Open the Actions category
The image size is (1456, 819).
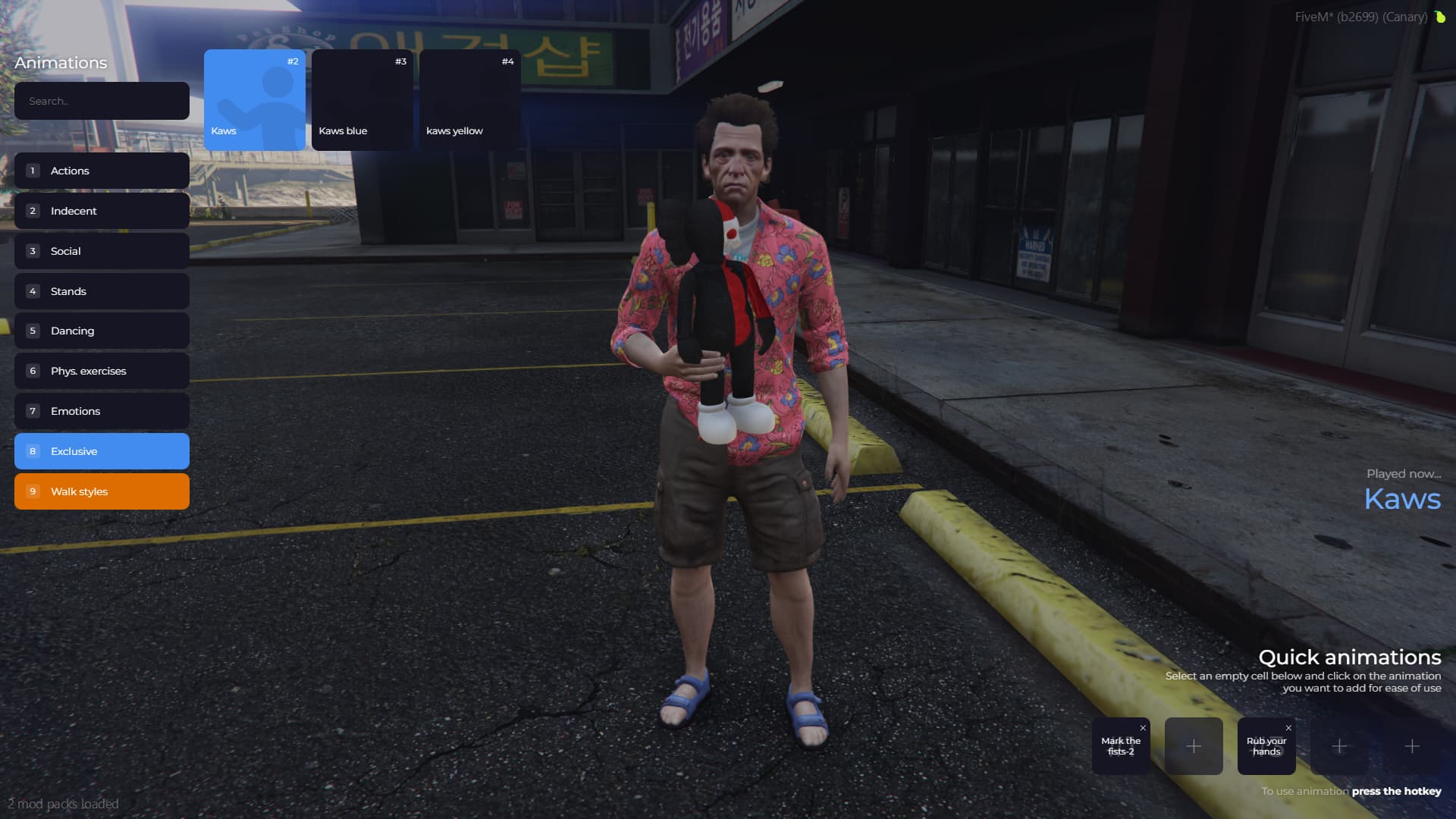pyautogui.click(x=102, y=171)
